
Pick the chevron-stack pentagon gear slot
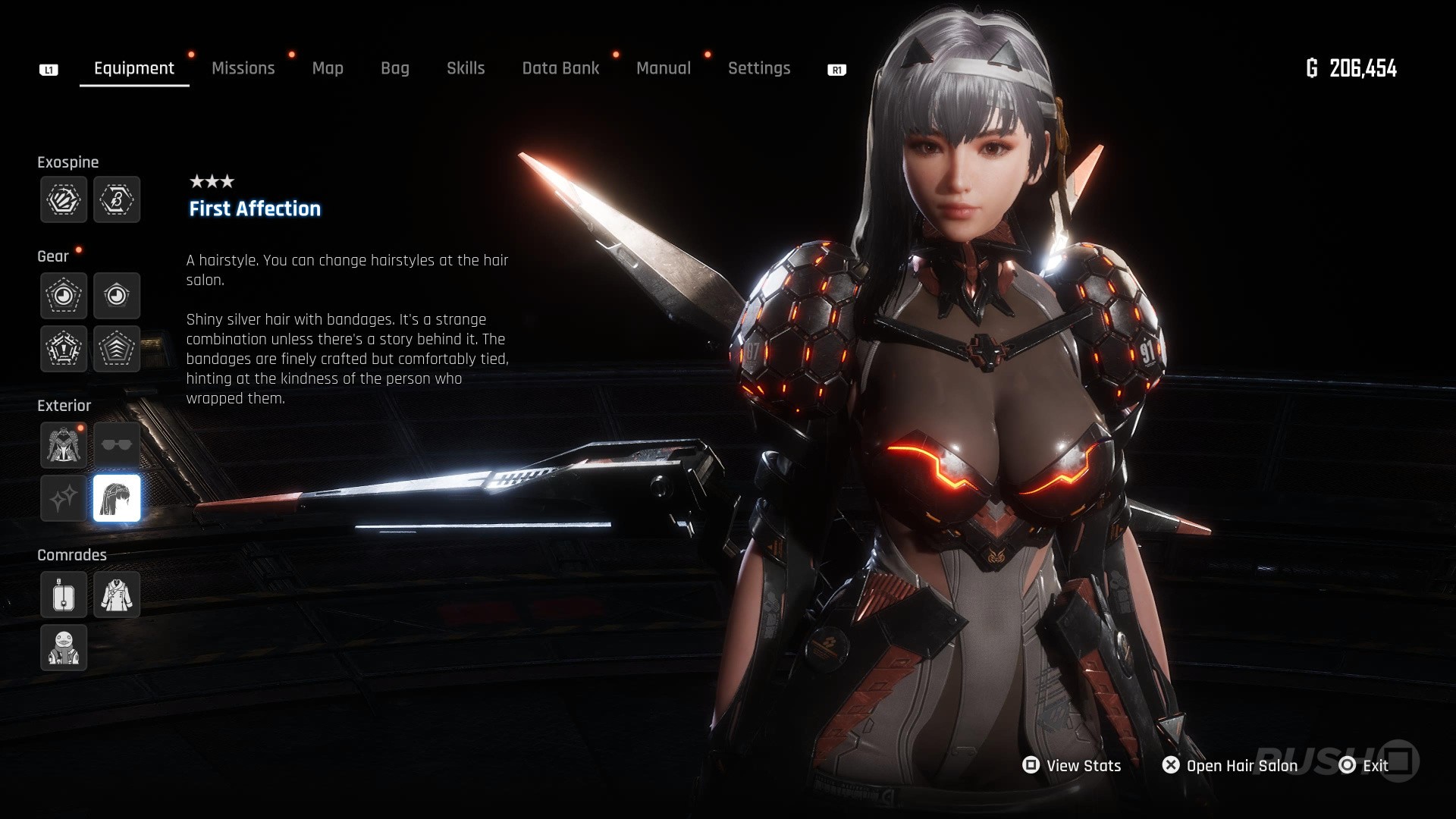coord(117,349)
